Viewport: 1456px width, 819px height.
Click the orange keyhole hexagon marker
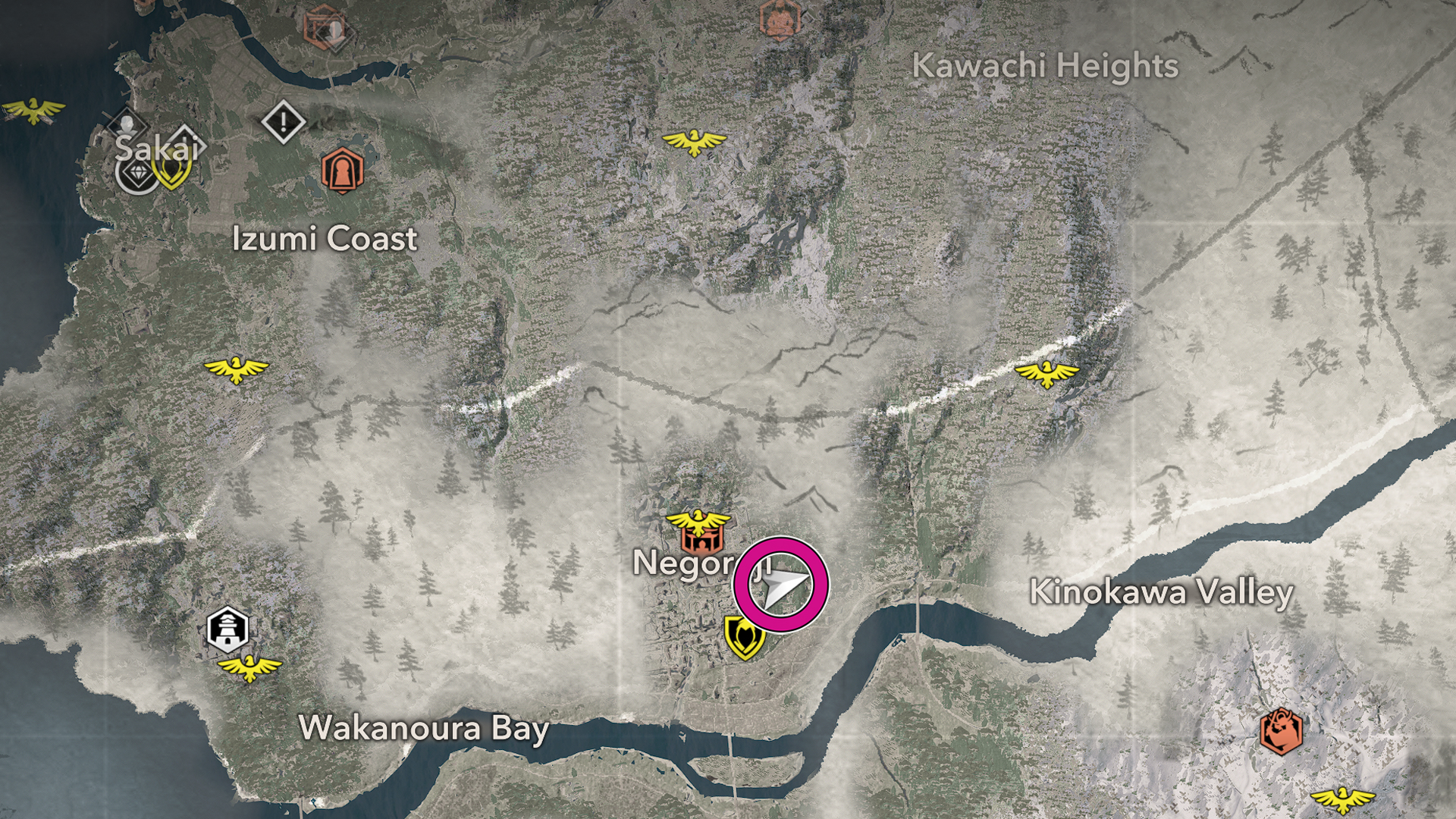(342, 171)
